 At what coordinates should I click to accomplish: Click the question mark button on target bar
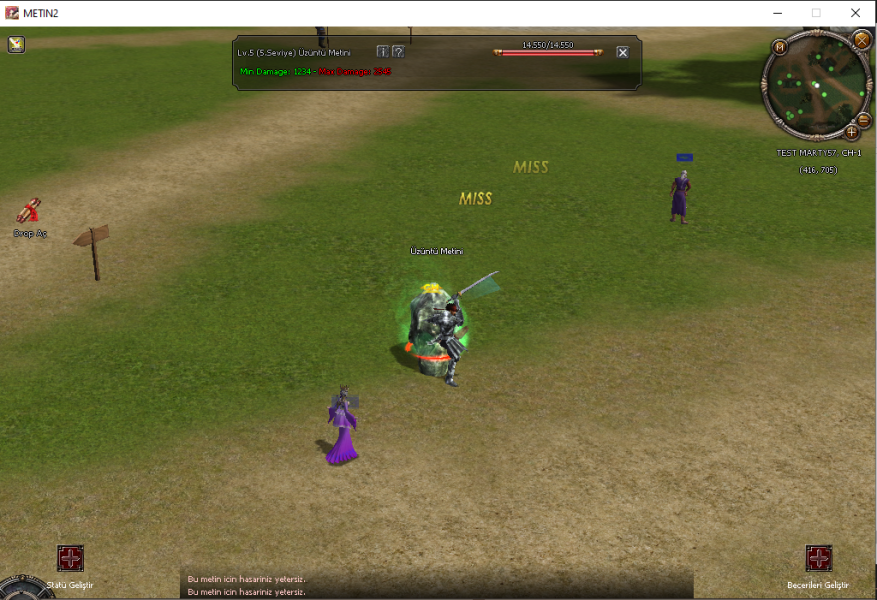[x=397, y=51]
